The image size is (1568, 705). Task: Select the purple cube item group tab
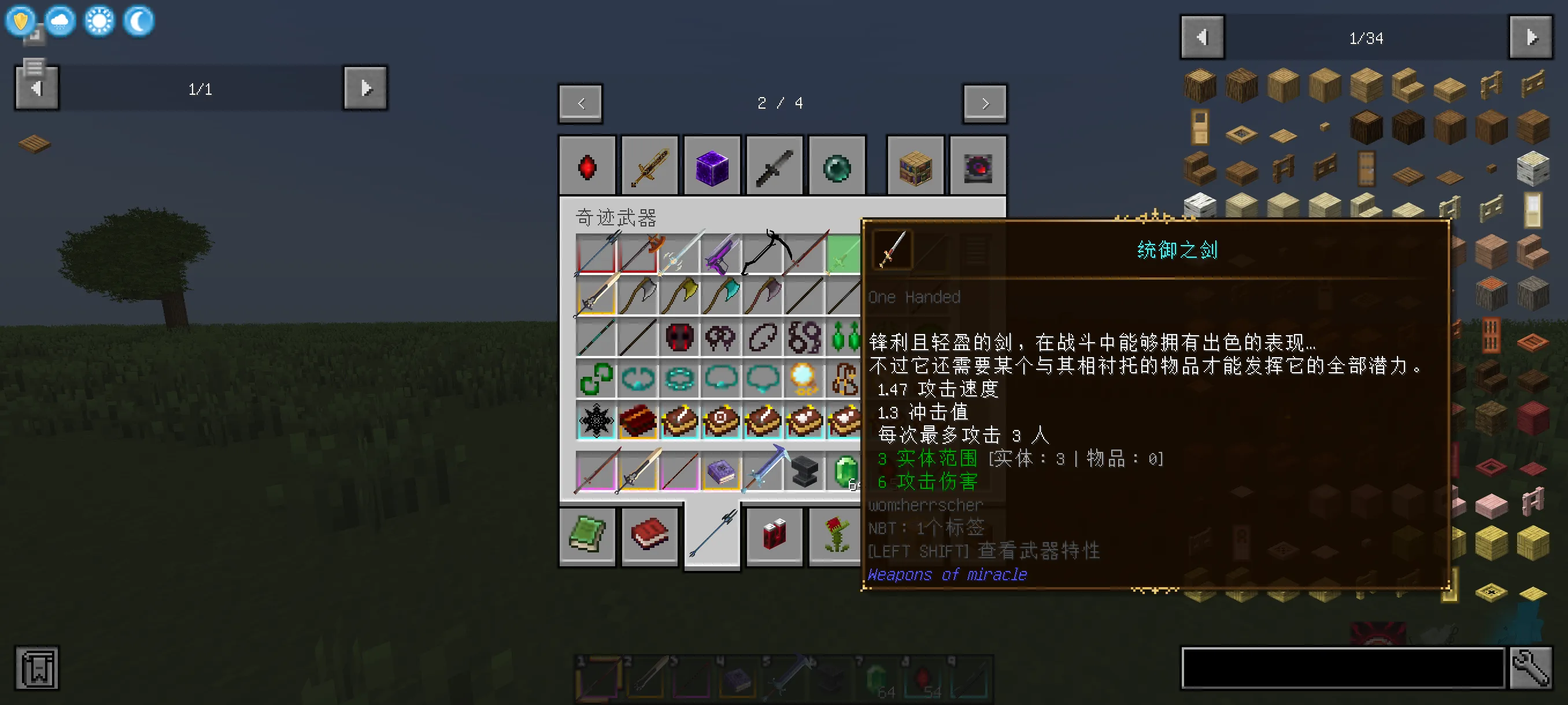(x=712, y=165)
